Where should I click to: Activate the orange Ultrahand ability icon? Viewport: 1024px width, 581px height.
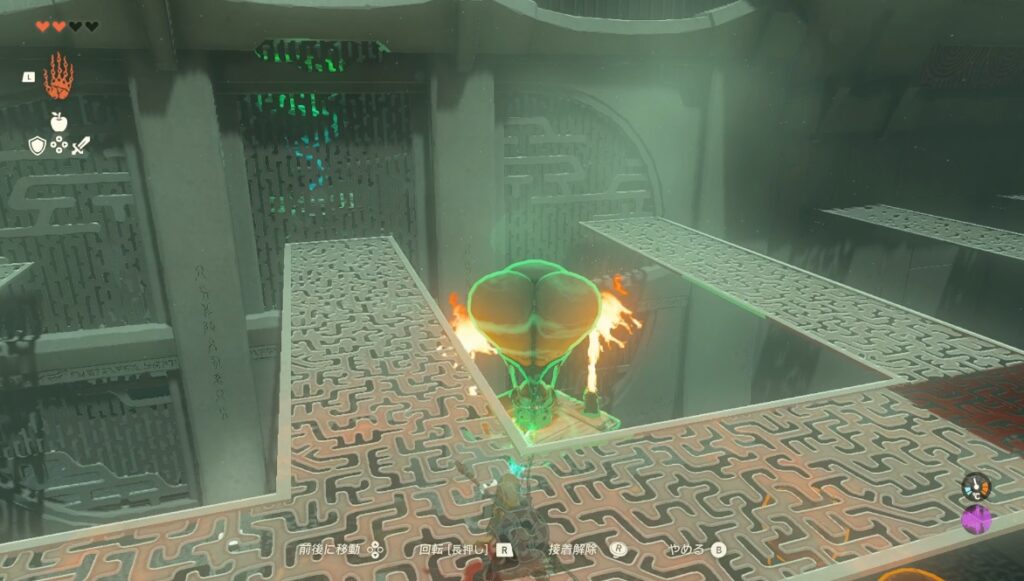pos(59,77)
